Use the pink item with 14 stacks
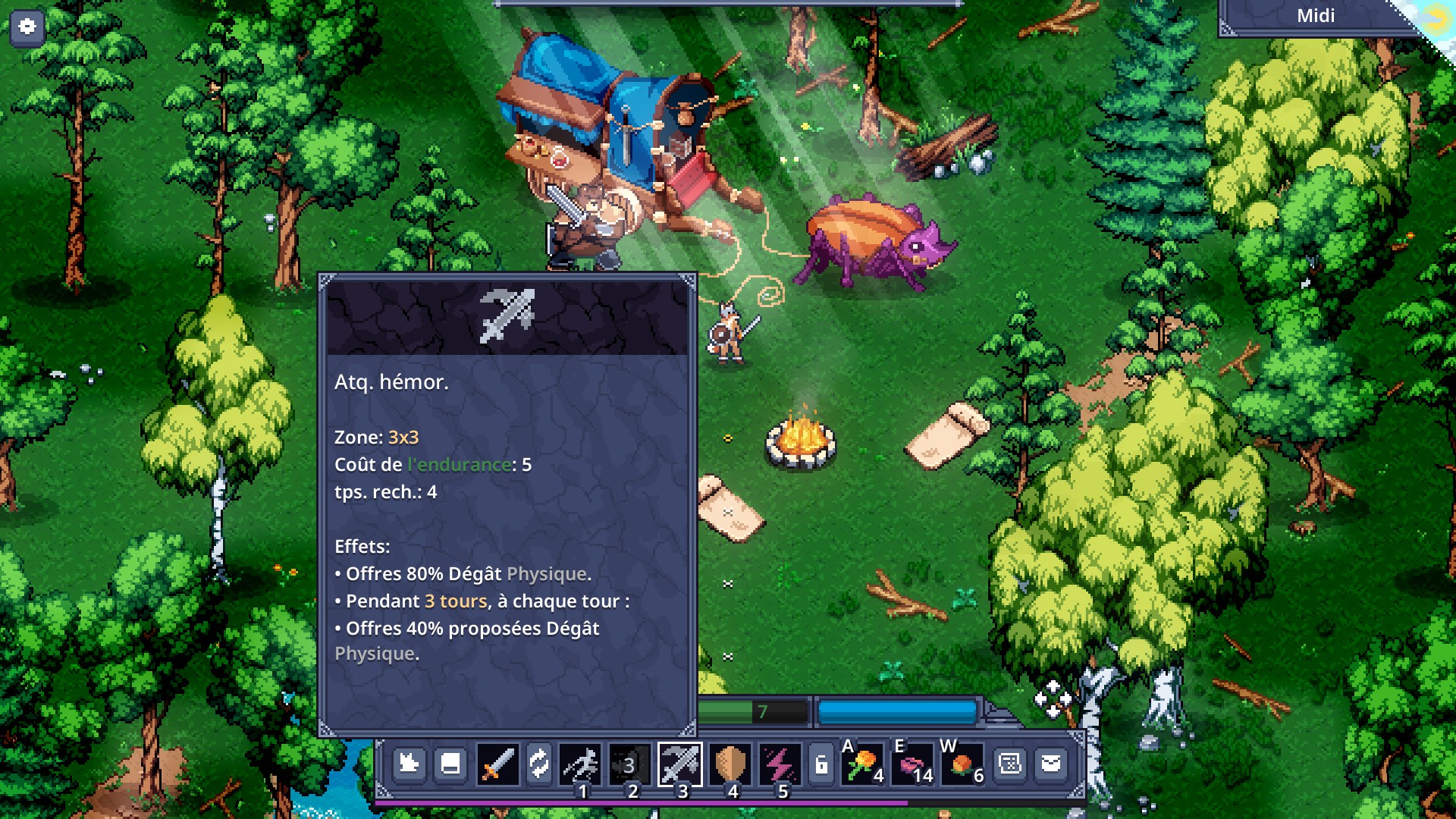This screenshot has width=1456, height=819. point(913,764)
